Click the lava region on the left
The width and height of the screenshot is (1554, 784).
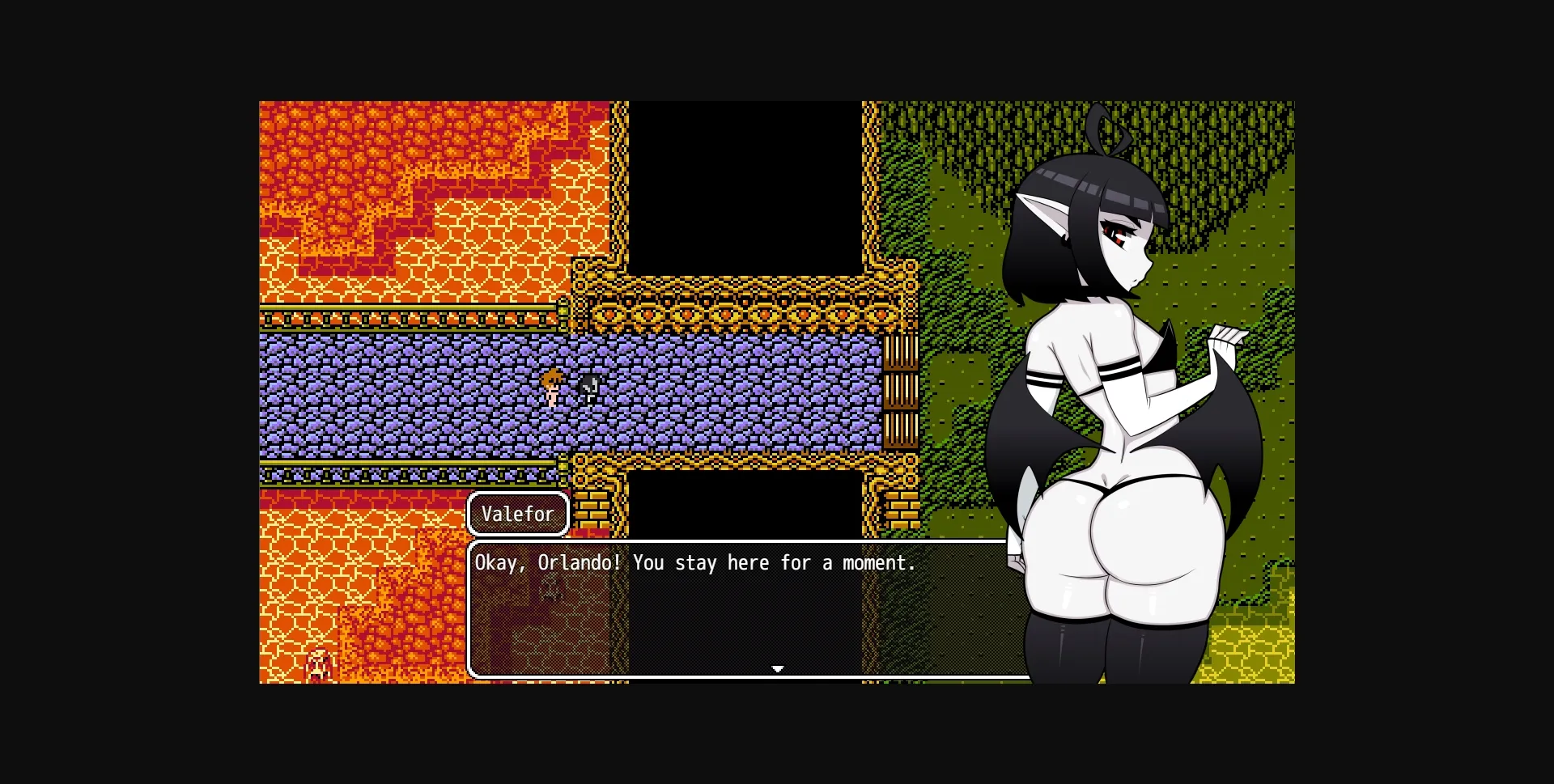pos(364,202)
